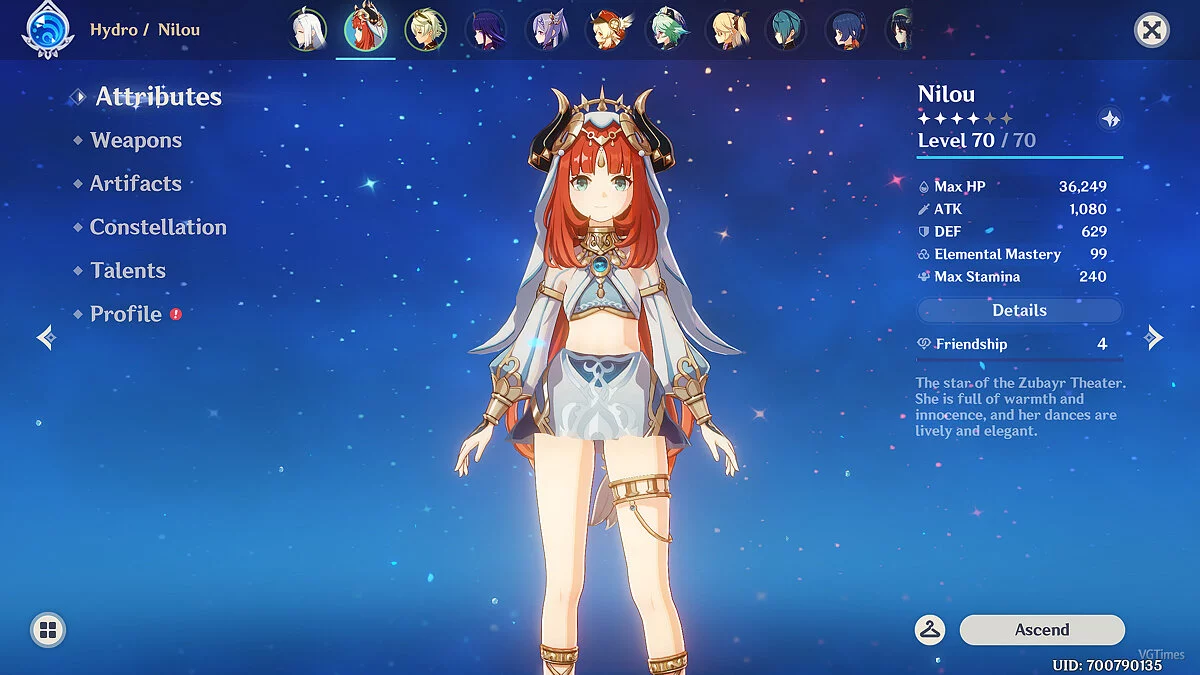Select the white-haired Shenhe portrait
This screenshot has height=675, width=1200.
(x=304, y=31)
